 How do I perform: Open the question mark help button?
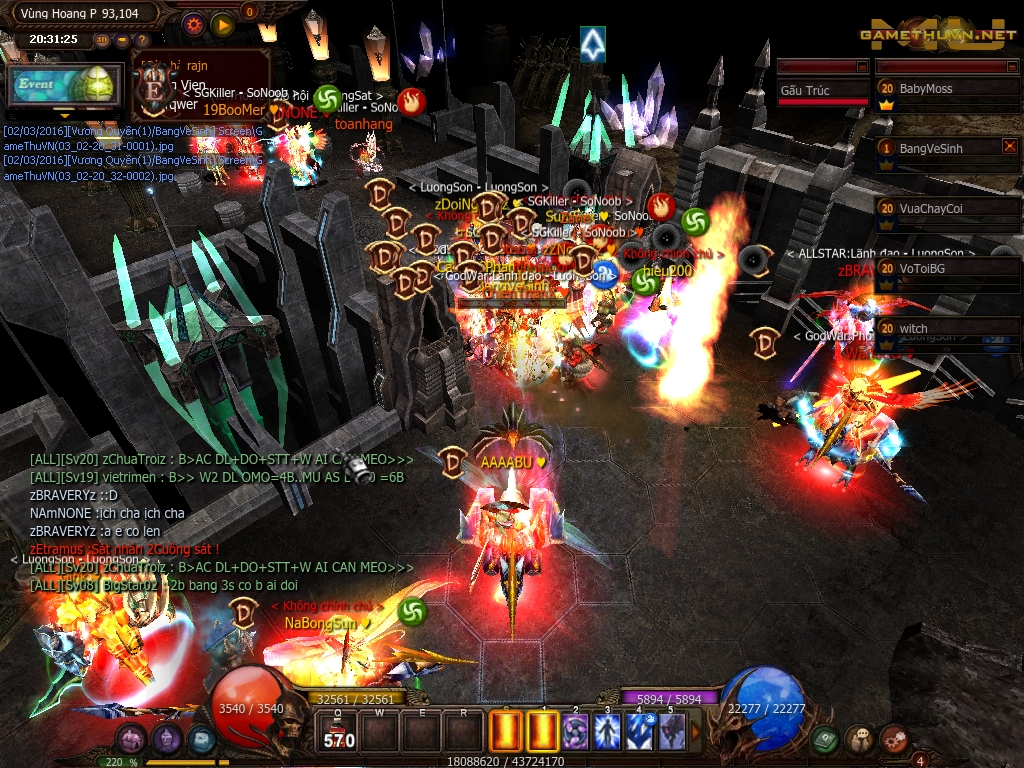(140, 40)
